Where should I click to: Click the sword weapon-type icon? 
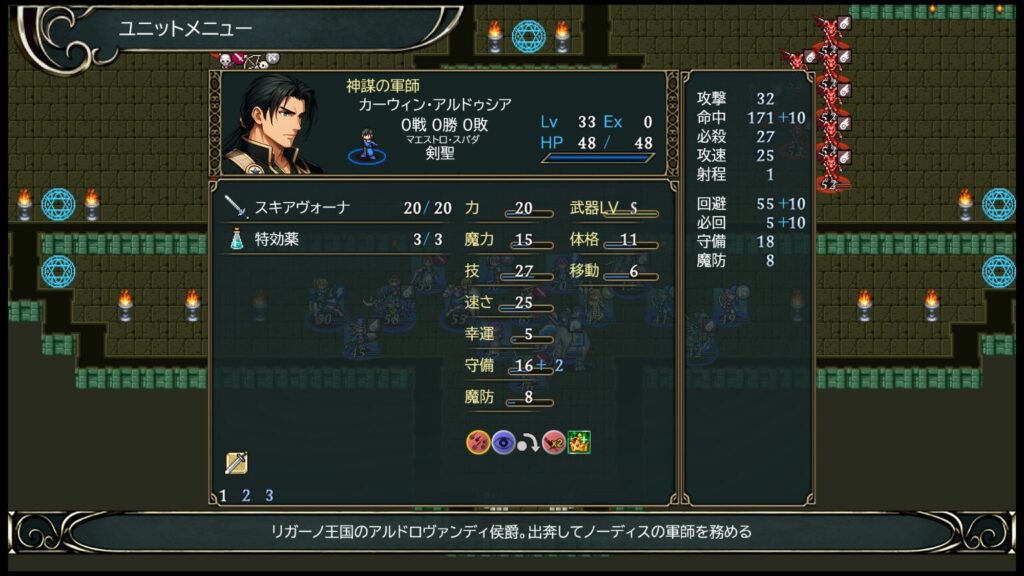pos(237,463)
